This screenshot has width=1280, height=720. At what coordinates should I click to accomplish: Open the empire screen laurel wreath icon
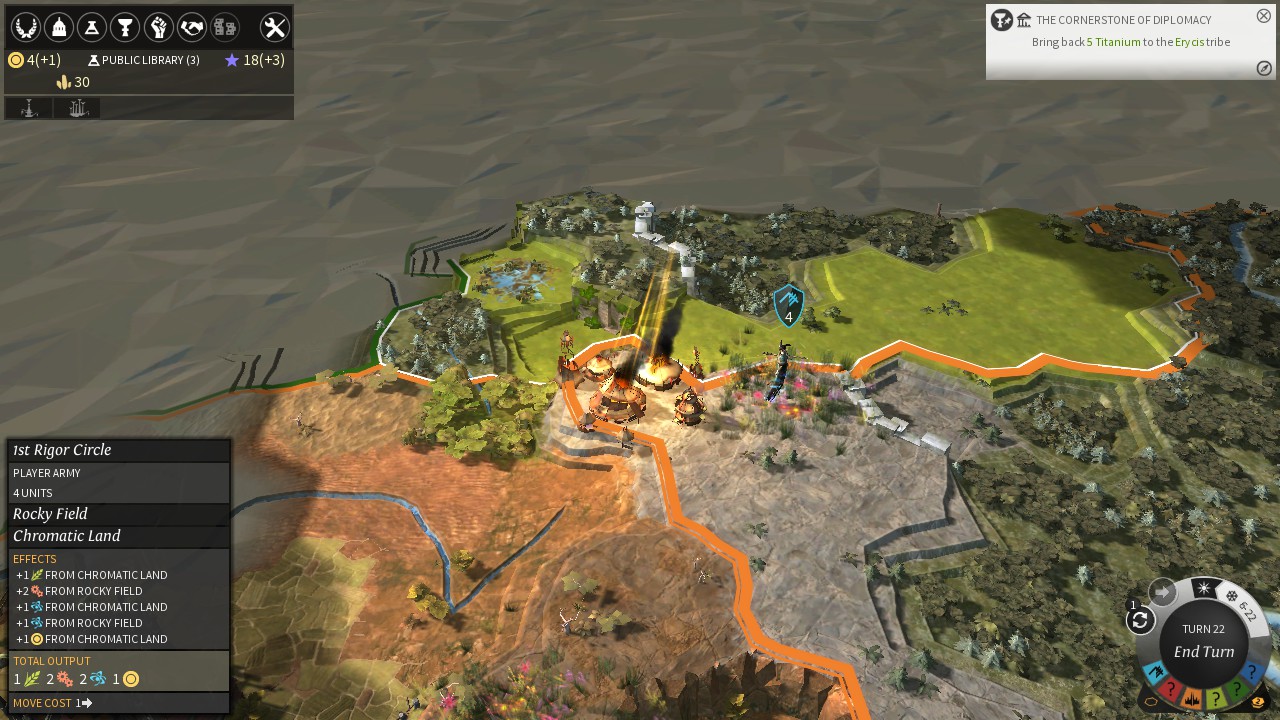[x=25, y=27]
